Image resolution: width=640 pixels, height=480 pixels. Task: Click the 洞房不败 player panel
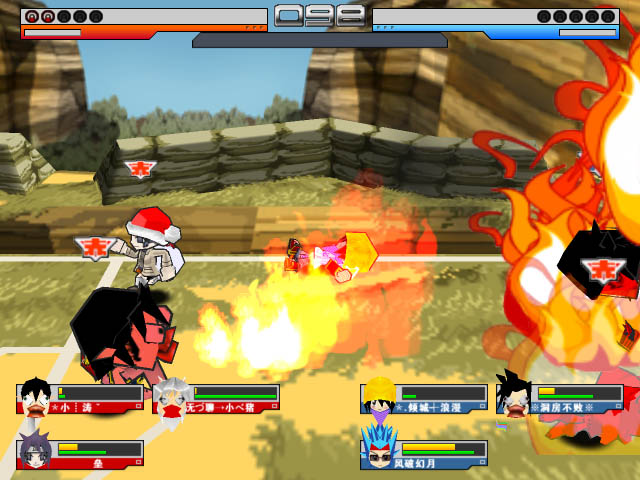560,399
